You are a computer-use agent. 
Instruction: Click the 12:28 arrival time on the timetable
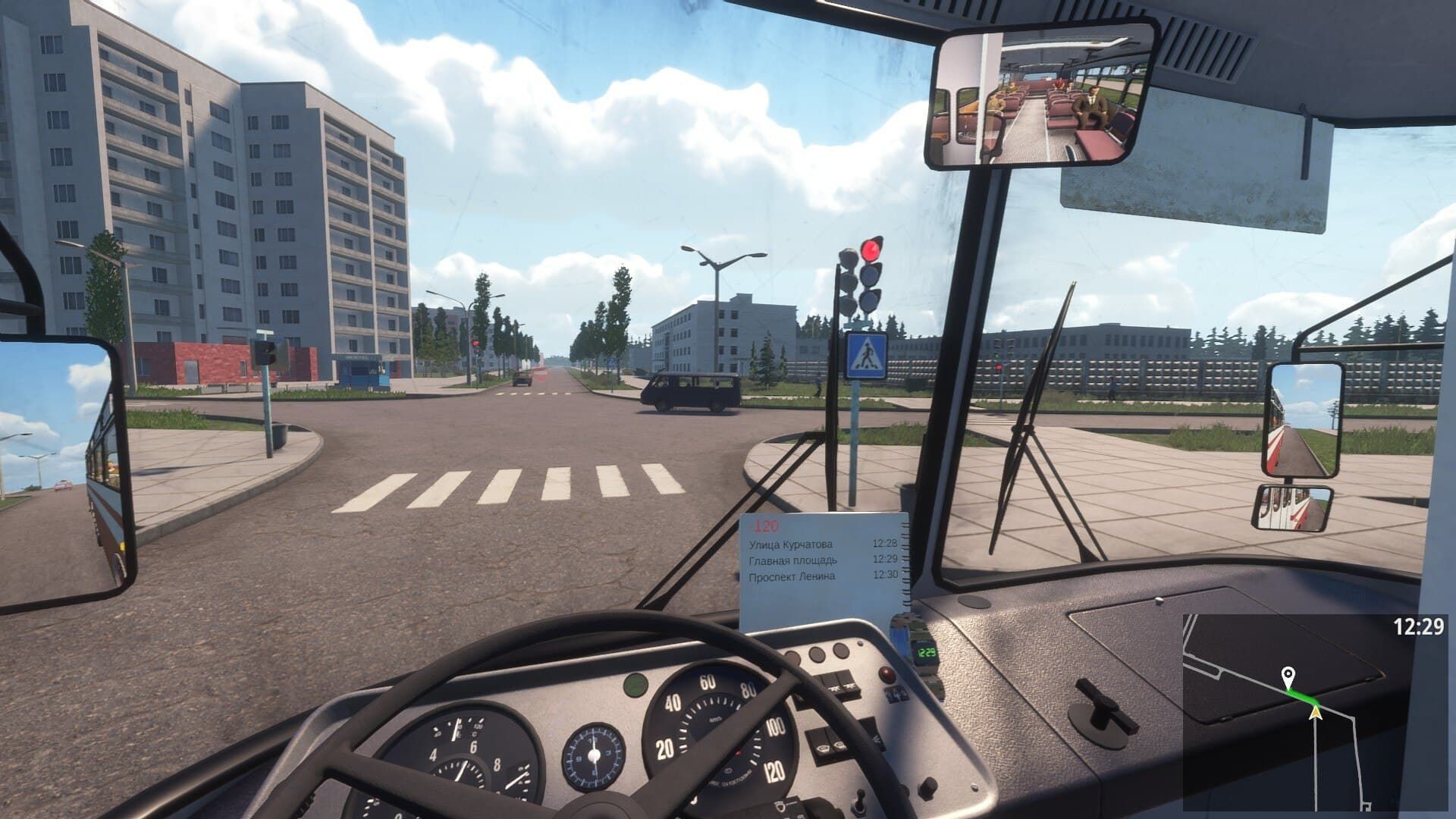pos(885,544)
